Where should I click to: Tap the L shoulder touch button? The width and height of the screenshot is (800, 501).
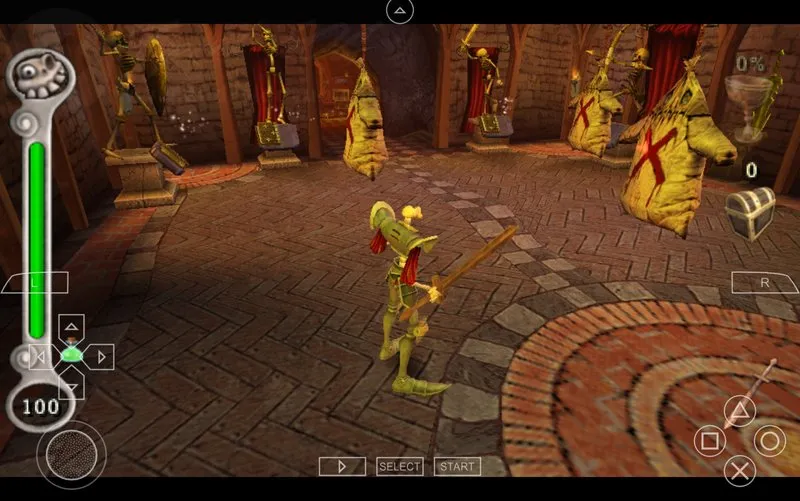(35, 283)
